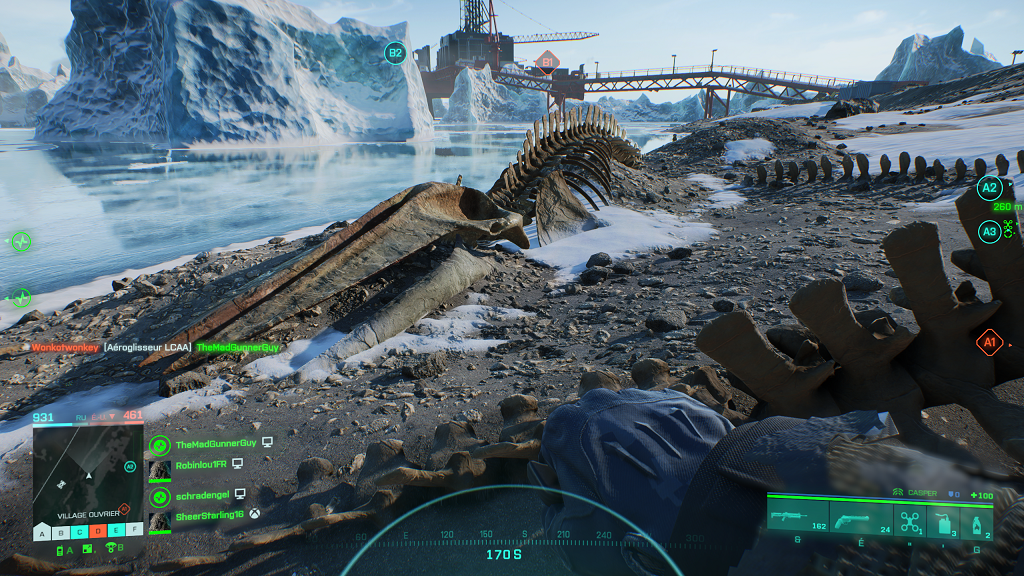Image resolution: width=1024 pixels, height=576 pixels.
Task: Select sector A on the capture bar
Action: coord(42,530)
